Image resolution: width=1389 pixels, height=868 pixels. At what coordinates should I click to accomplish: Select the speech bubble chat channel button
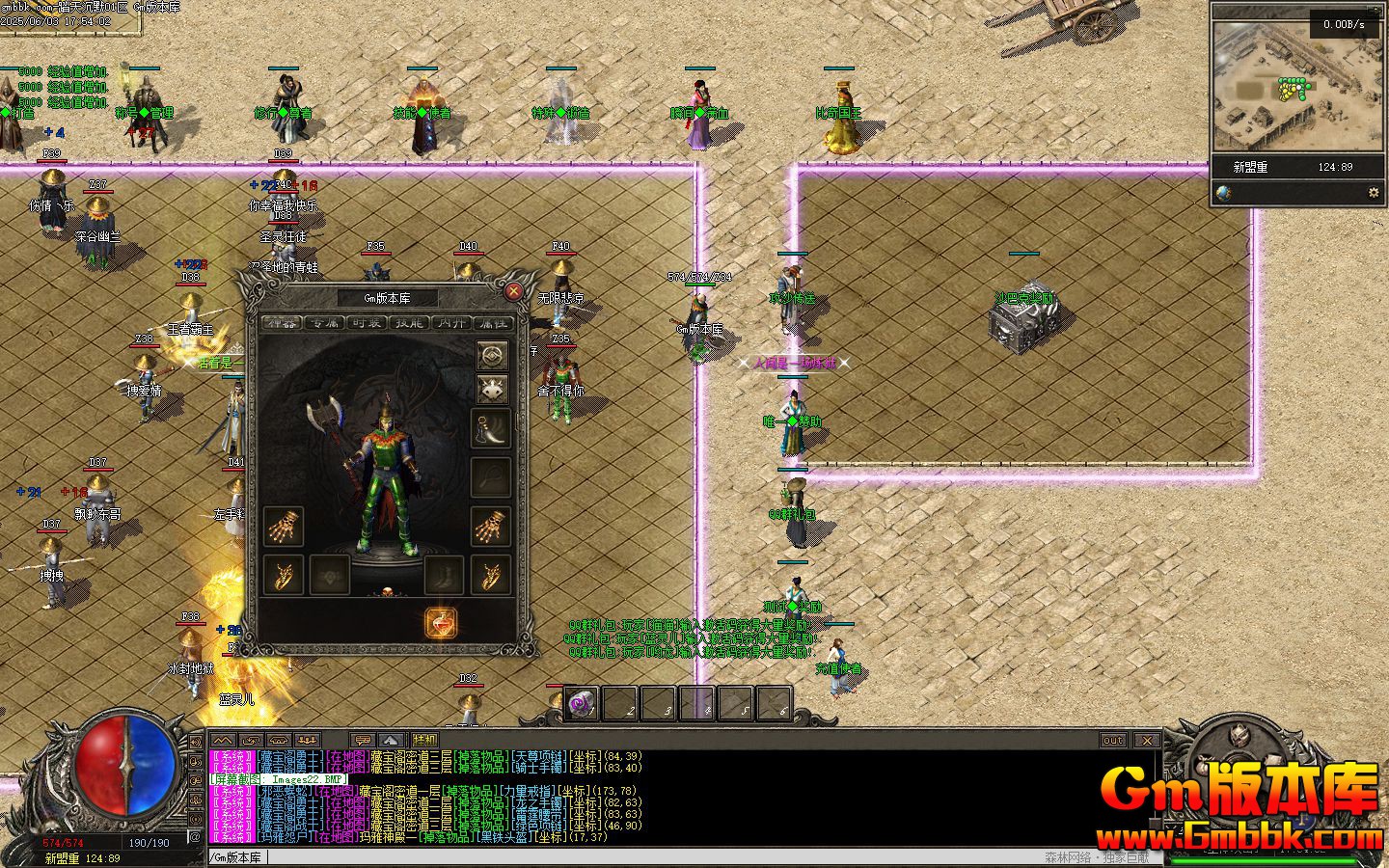pos(364,740)
